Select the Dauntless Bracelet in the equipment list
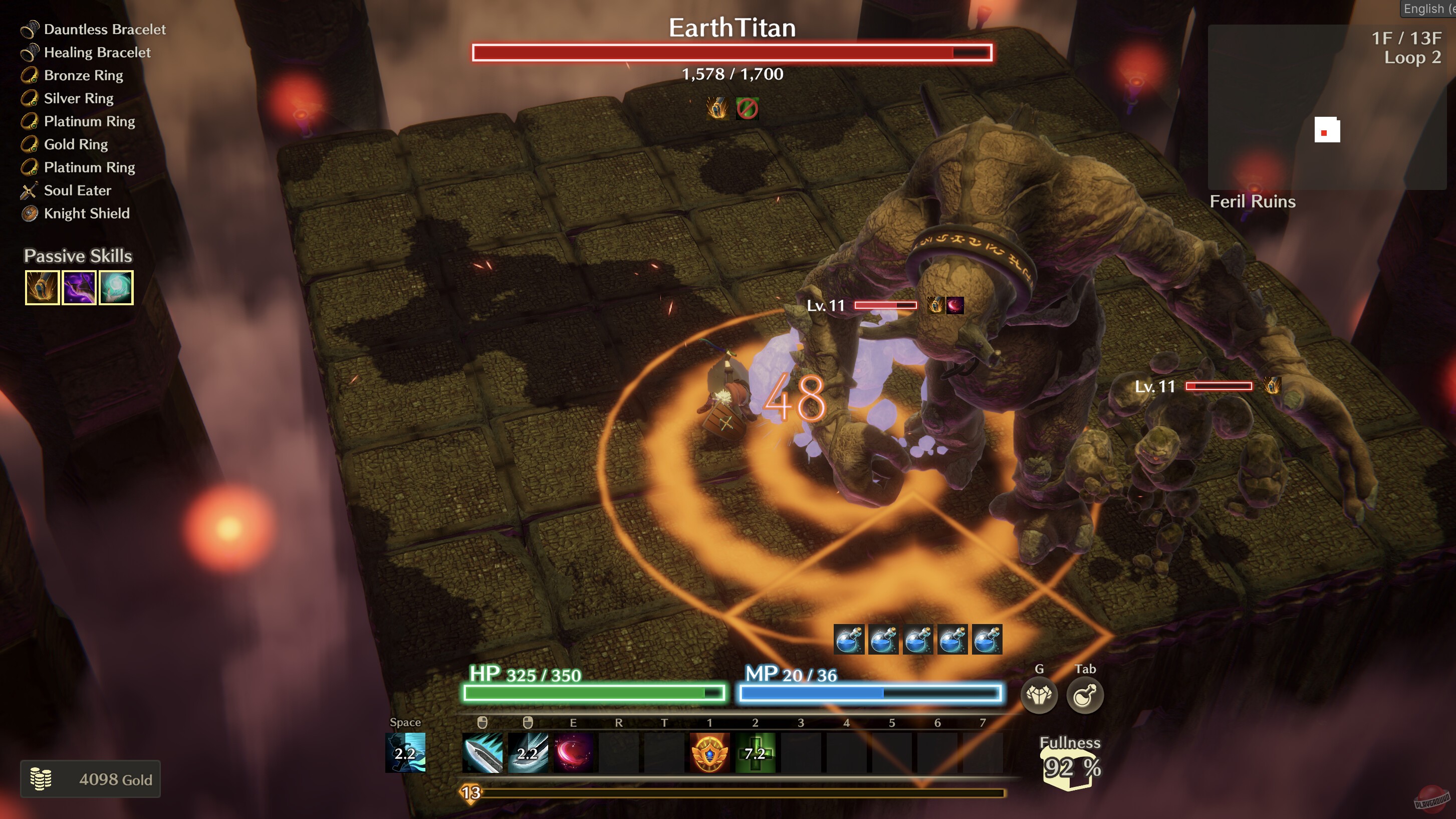 click(105, 30)
